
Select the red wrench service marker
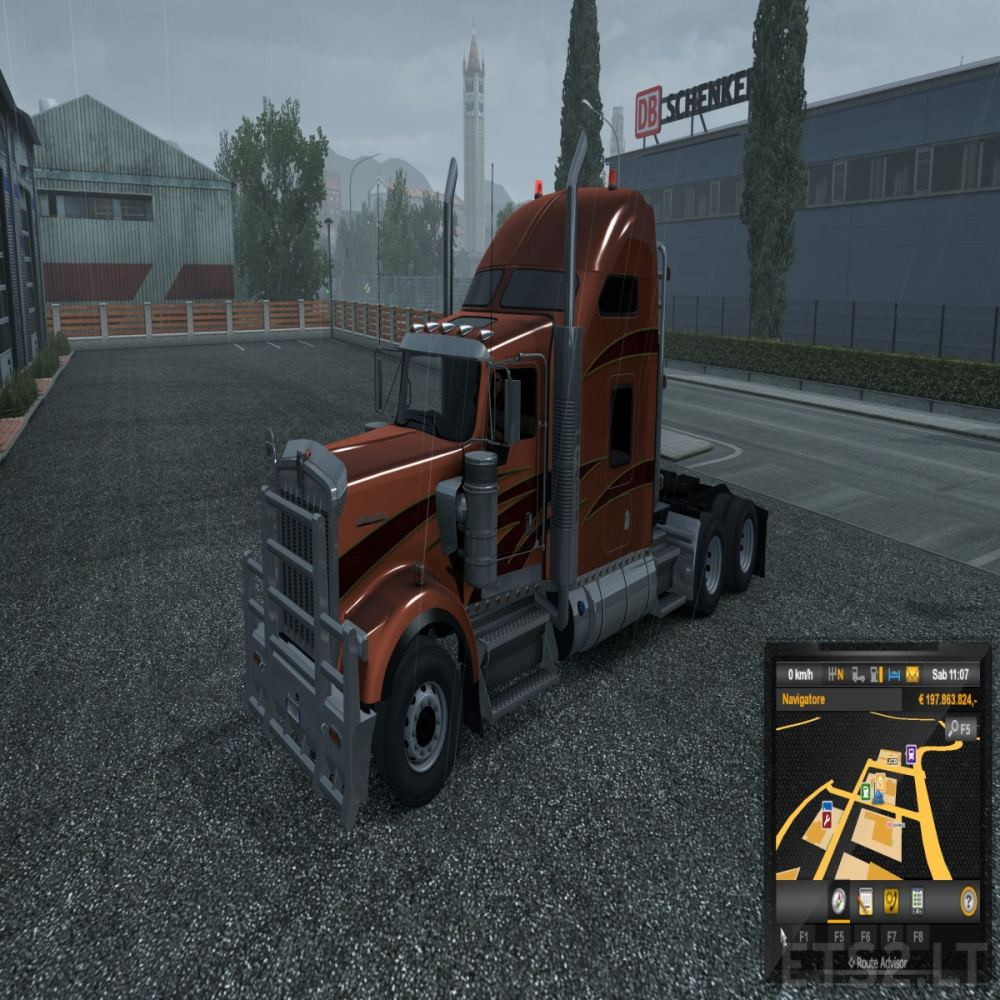point(827,820)
